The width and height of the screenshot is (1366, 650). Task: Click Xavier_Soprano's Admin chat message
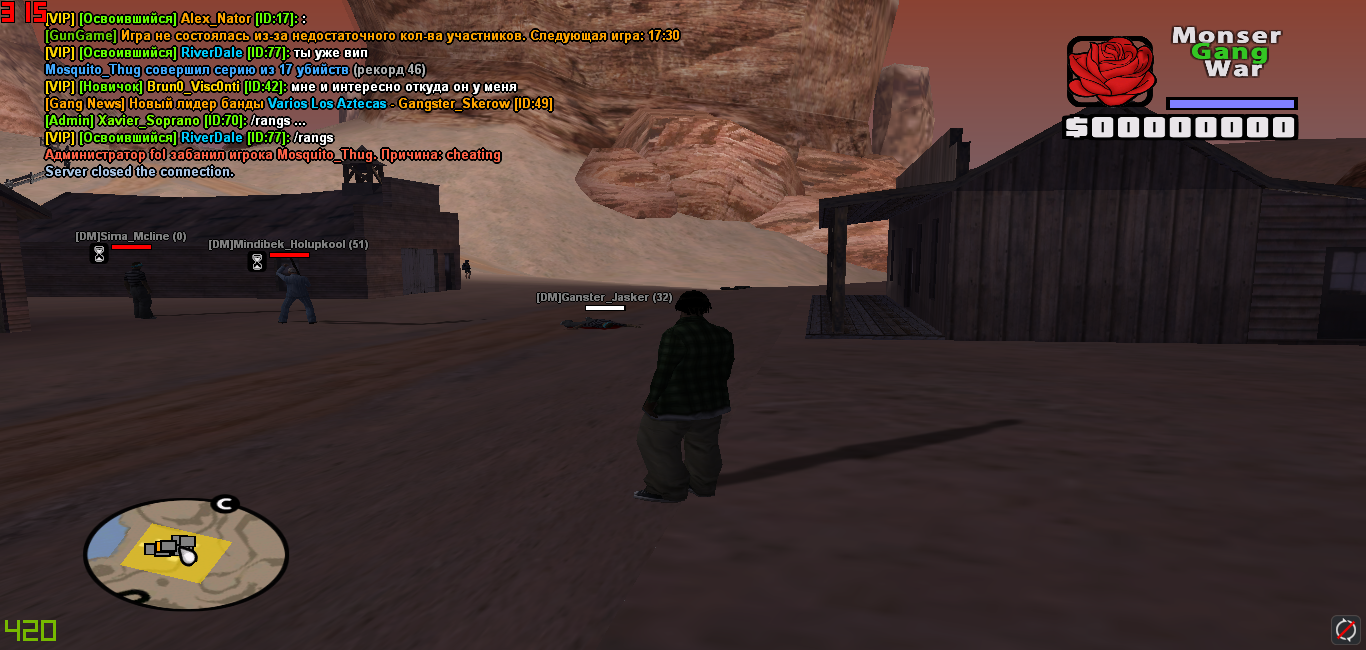click(175, 121)
